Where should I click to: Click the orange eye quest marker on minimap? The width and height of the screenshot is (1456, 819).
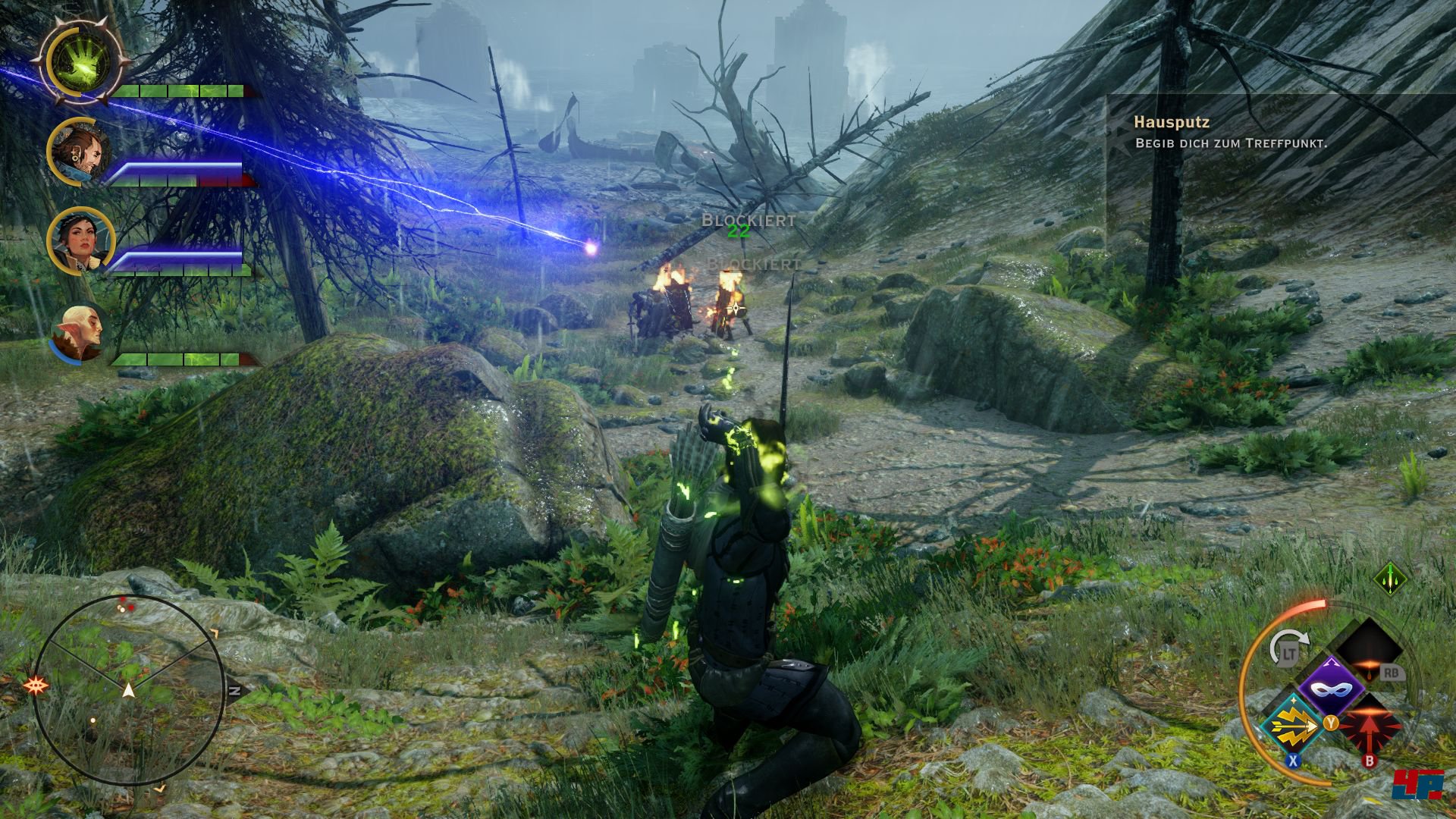pyautogui.click(x=35, y=686)
